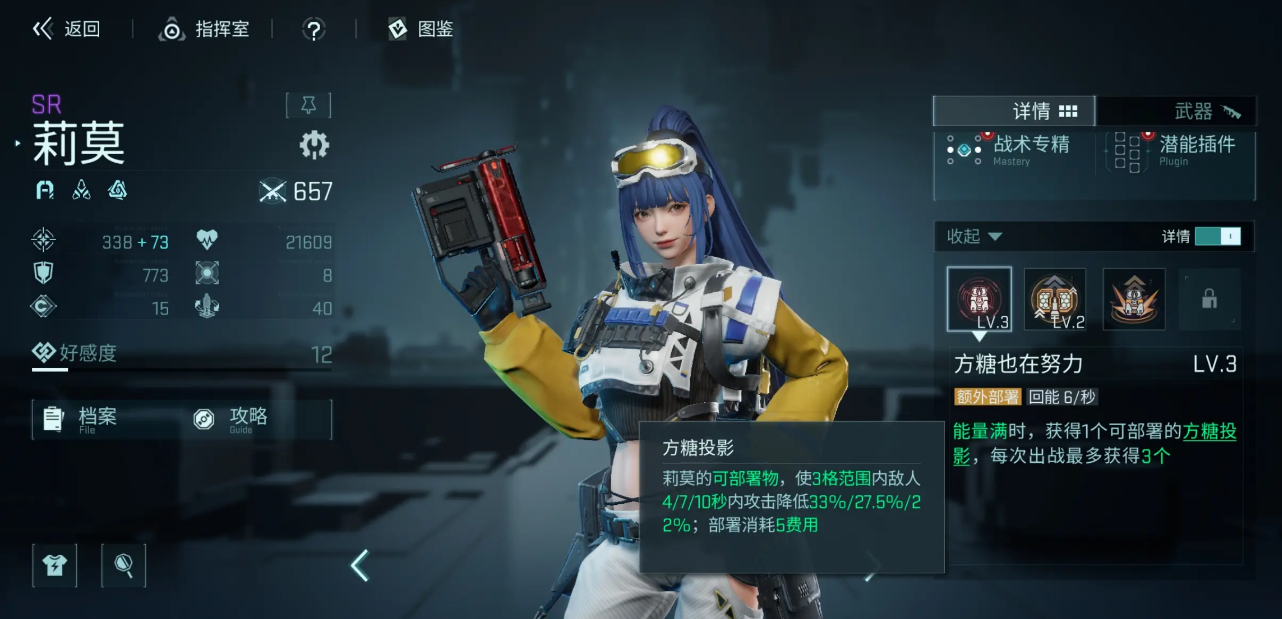Toggle the 详情 detail switch
The image size is (1282, 619).
(1217, 237)
